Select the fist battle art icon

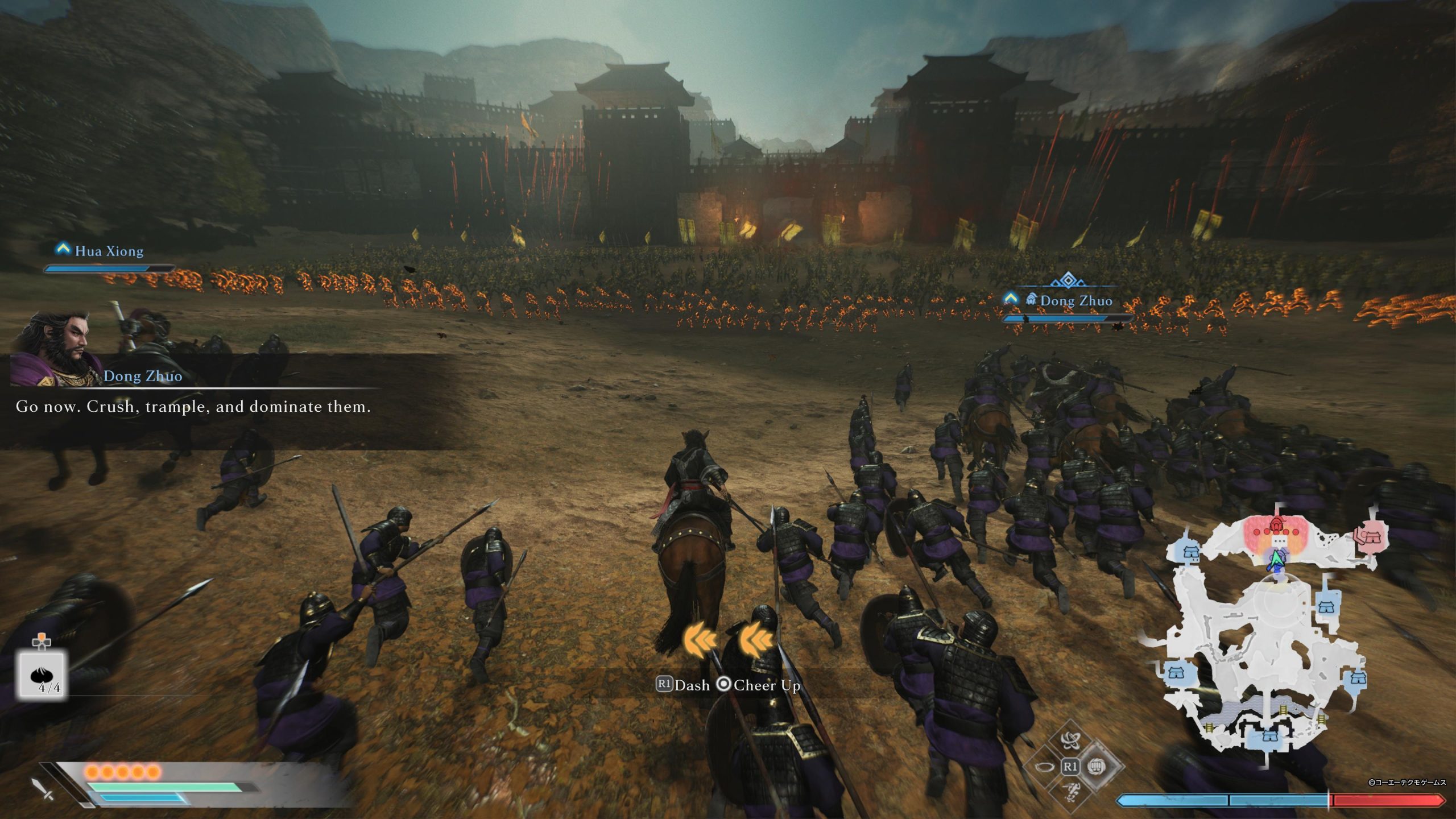click(x=1097, y=766)
